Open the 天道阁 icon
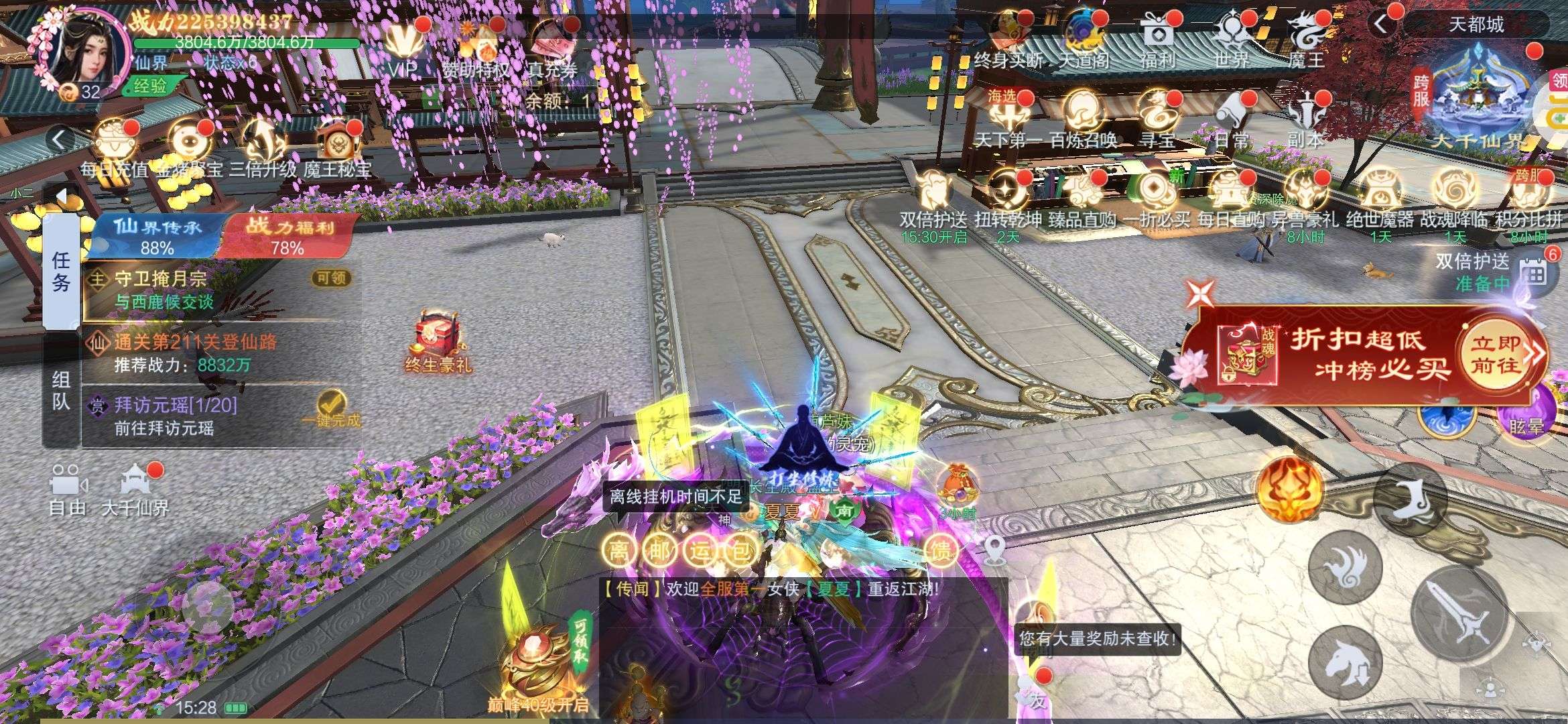This screenshot has width=1568, height=724. click(1084, 39)
